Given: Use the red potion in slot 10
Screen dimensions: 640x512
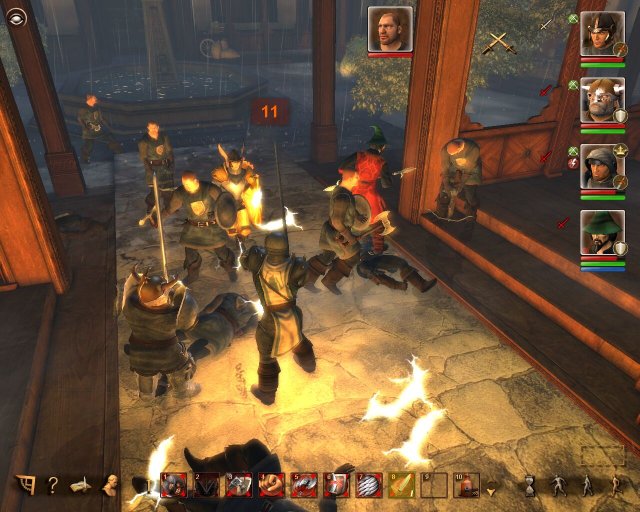Looking at the screenshot, I should [x=465, y=485].
